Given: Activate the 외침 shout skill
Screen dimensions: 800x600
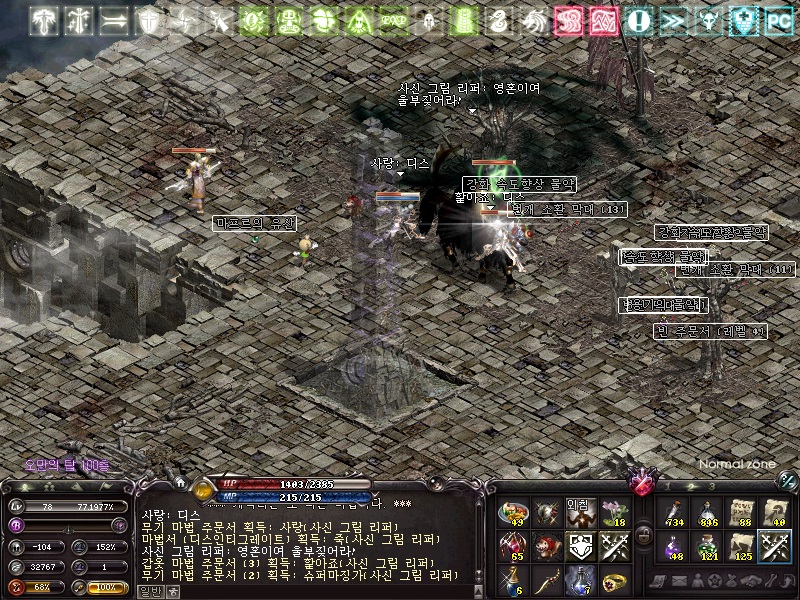Looking at the screenshot, I should pos(580,513).
